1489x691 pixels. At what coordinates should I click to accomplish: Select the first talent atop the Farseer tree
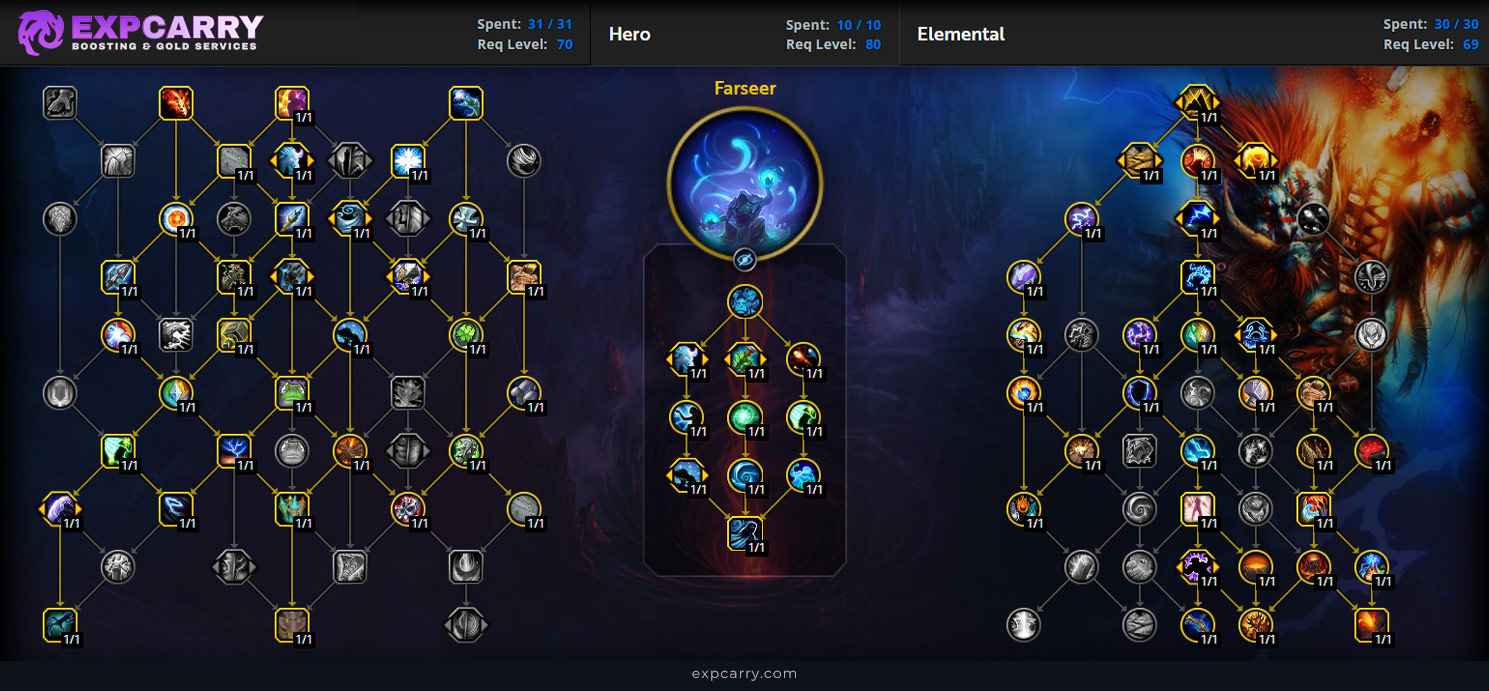(744, 302)
